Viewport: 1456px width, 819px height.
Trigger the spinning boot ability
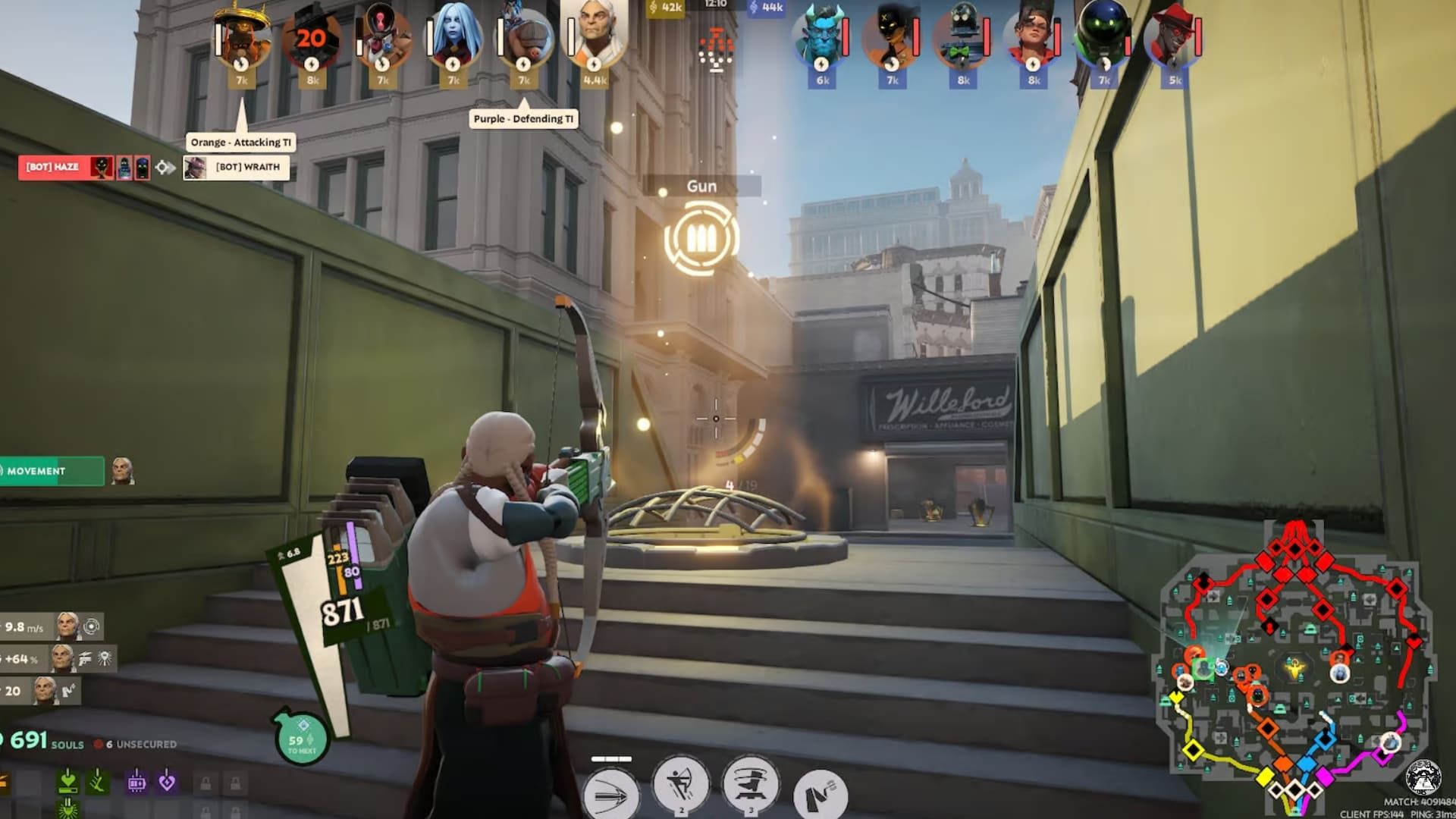[749, 786]
